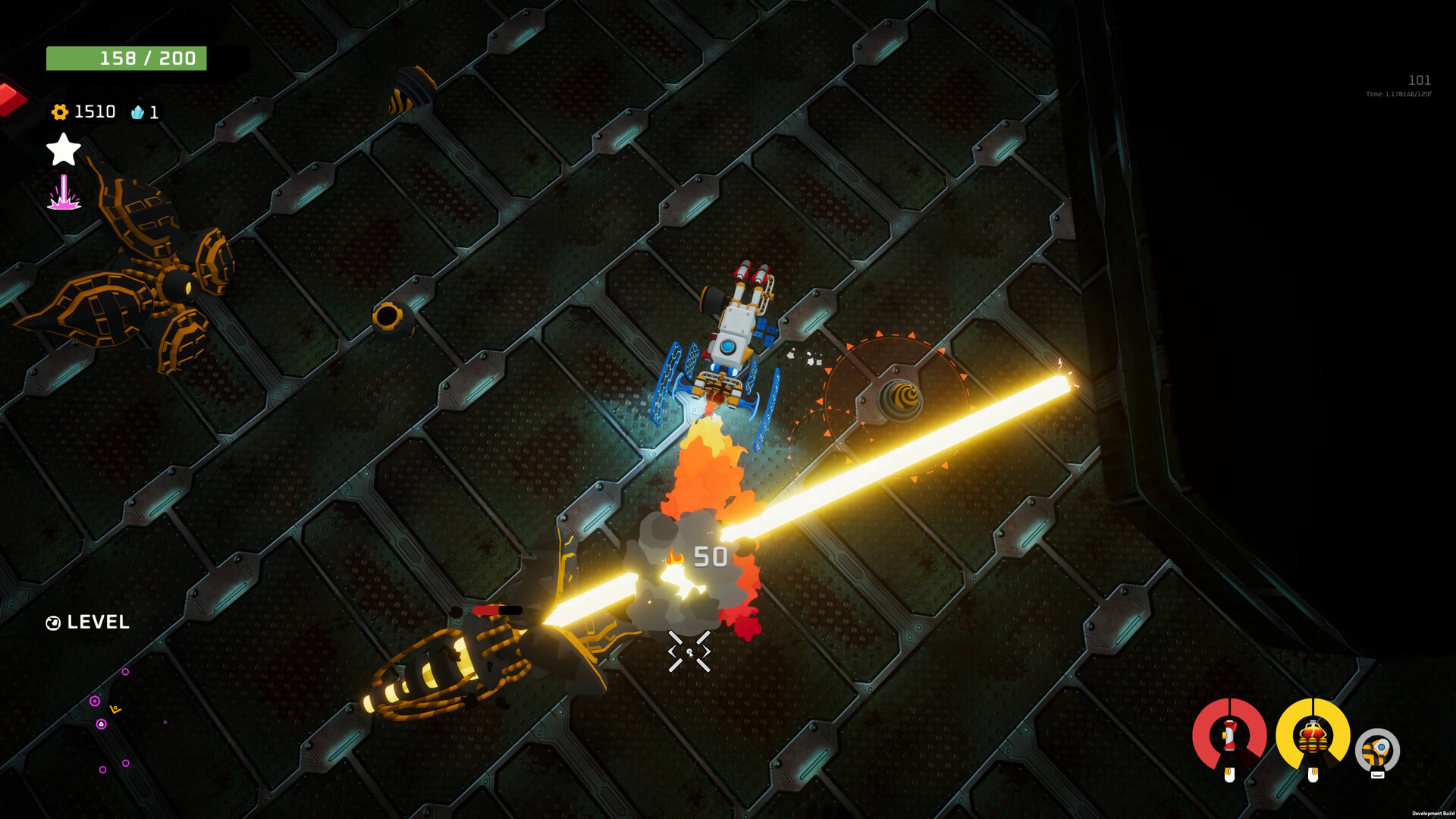Image resolution: width=1456 pixels, height=819 pixels.
Task: Toggle the left mouse button prompt under rocket ability
Action: tap(1229, 775)
